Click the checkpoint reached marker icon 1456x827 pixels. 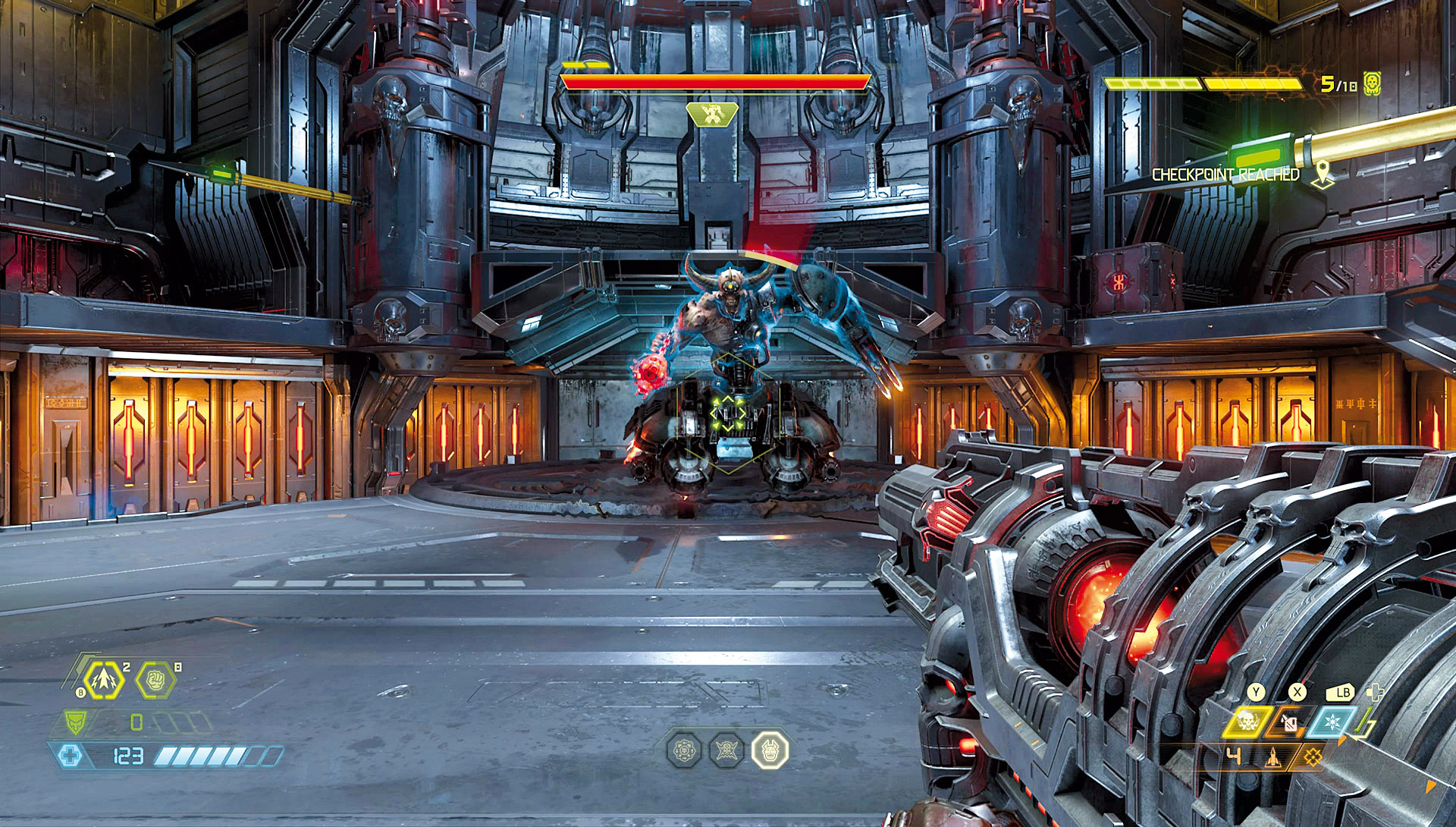coord(1323,175)
